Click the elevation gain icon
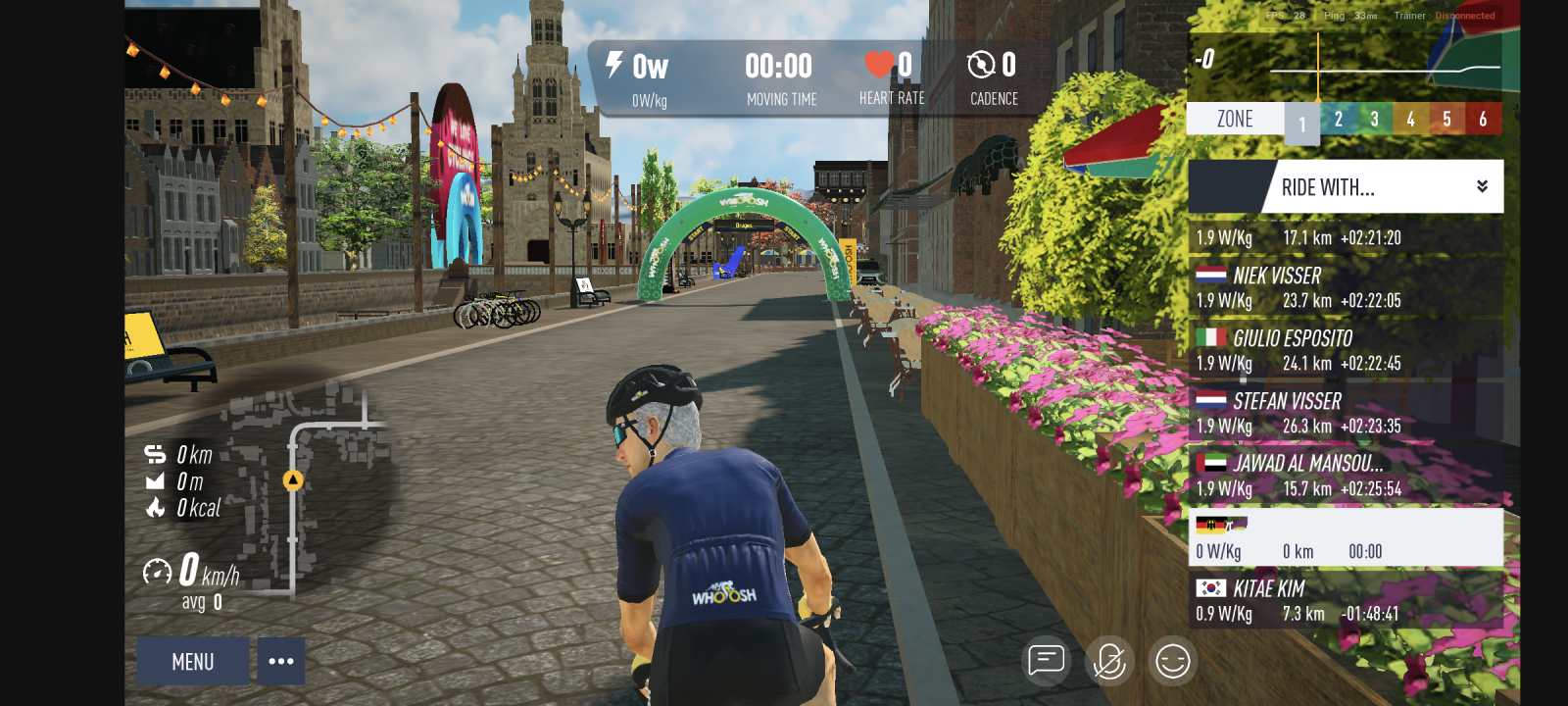Screen dimensions: 1568x706 [155, 481]
